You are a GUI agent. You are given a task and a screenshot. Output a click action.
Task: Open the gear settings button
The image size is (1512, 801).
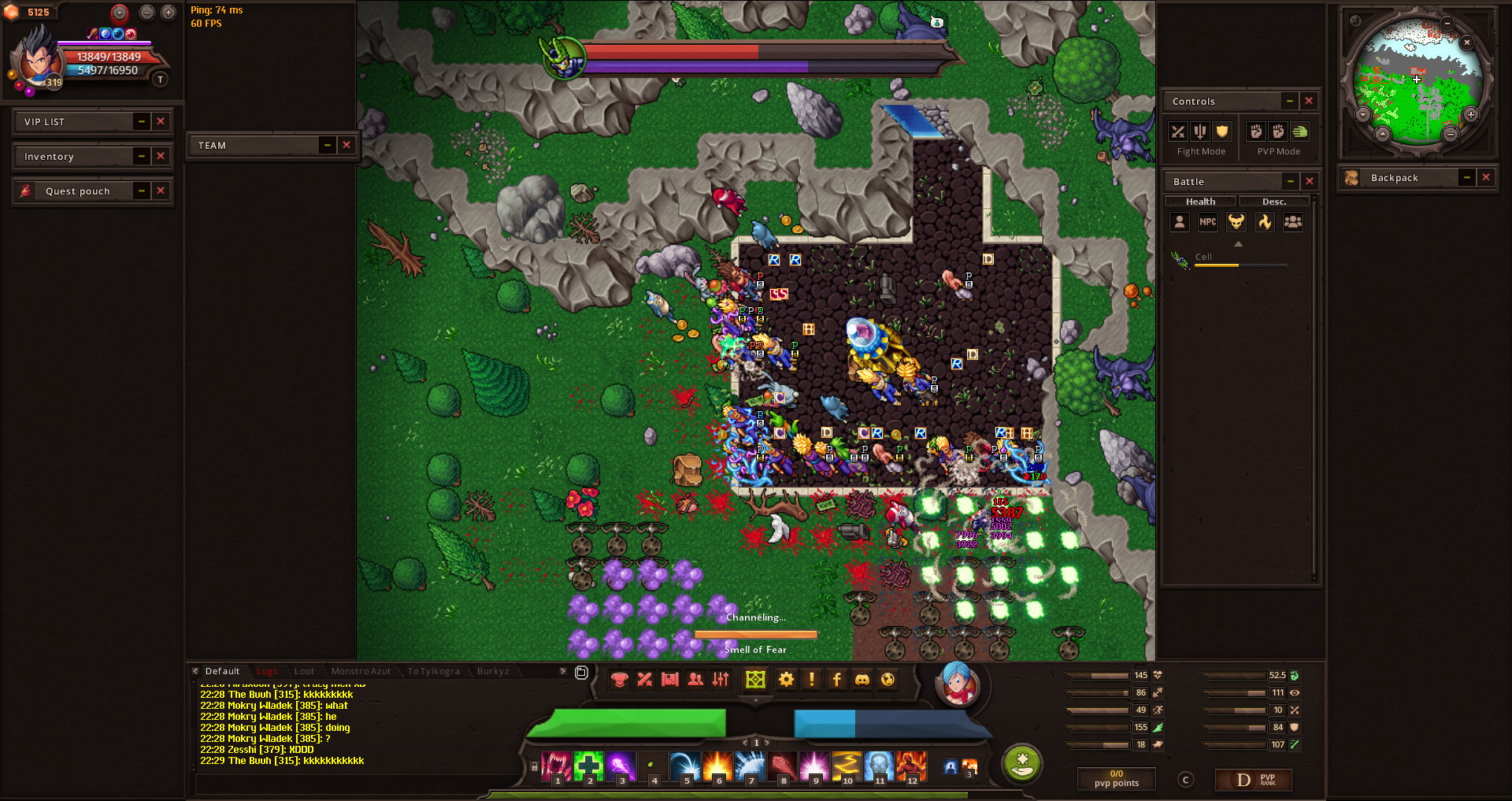(x=786, y=679)
